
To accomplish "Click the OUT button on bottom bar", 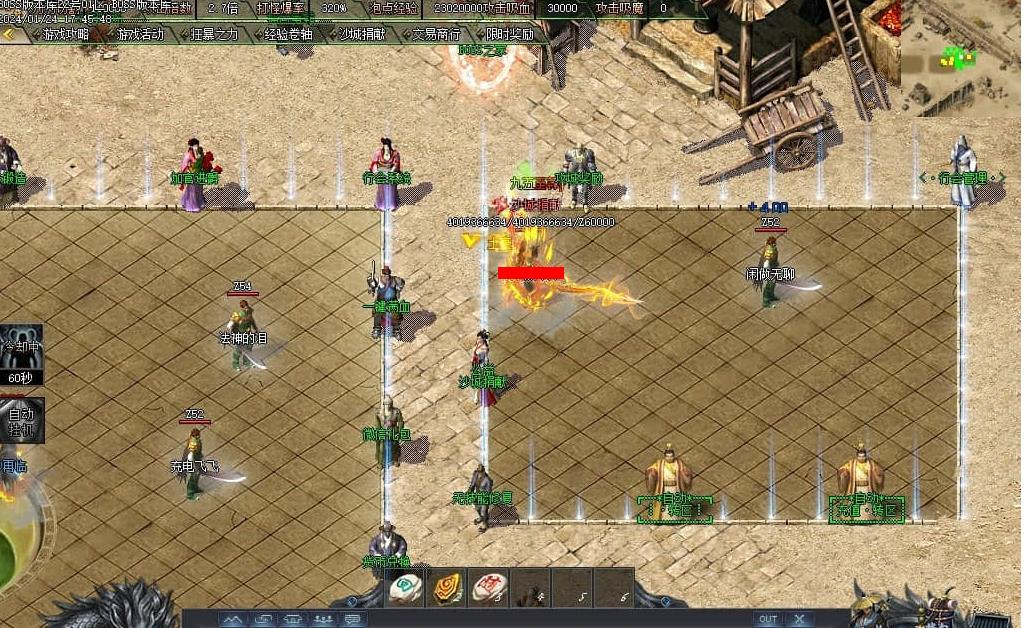I will pyautogui.click(x=767, y=619).
